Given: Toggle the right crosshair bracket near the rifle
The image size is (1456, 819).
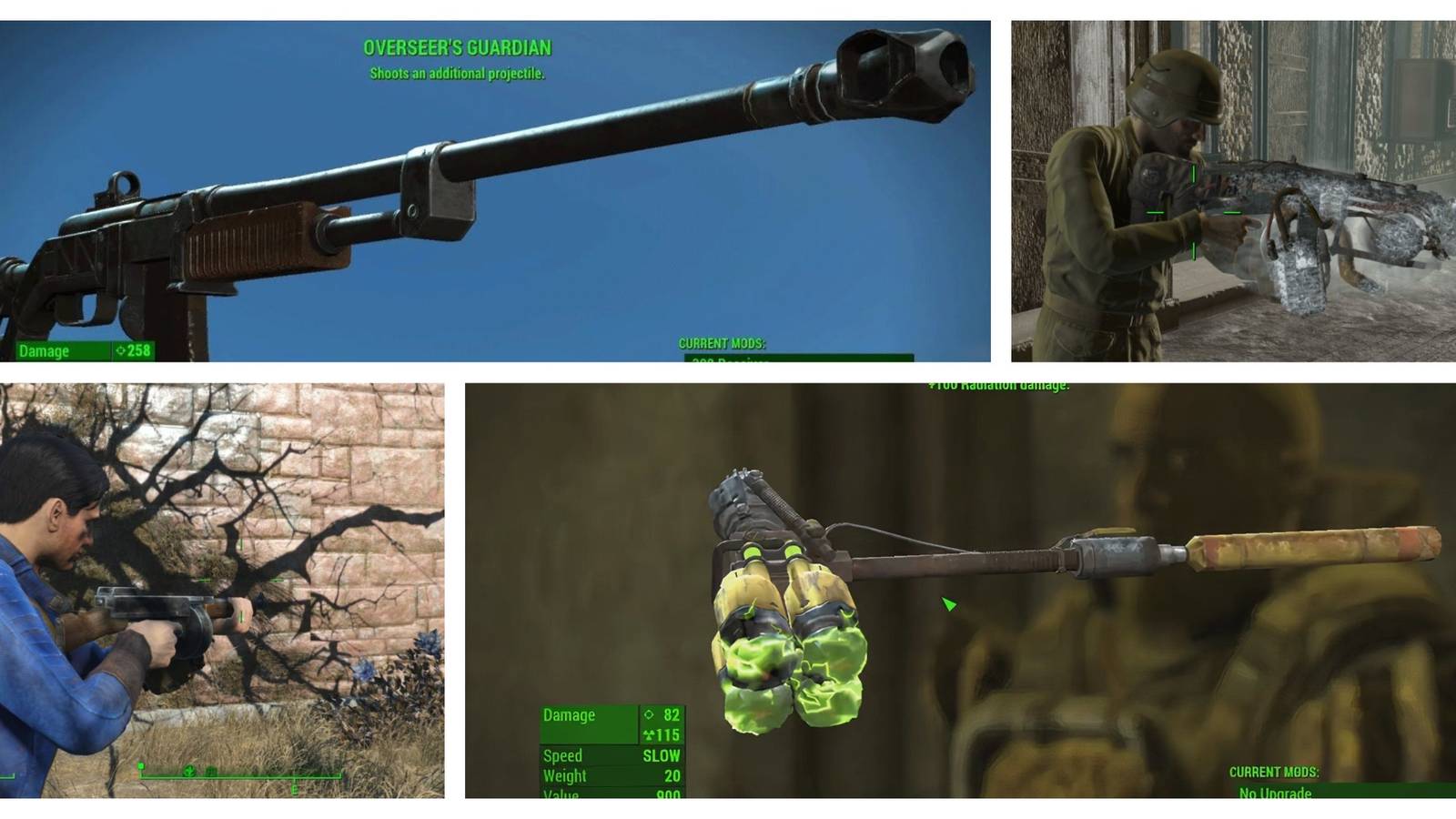Looking at the screenshot, I should (x=1232, y=212).
